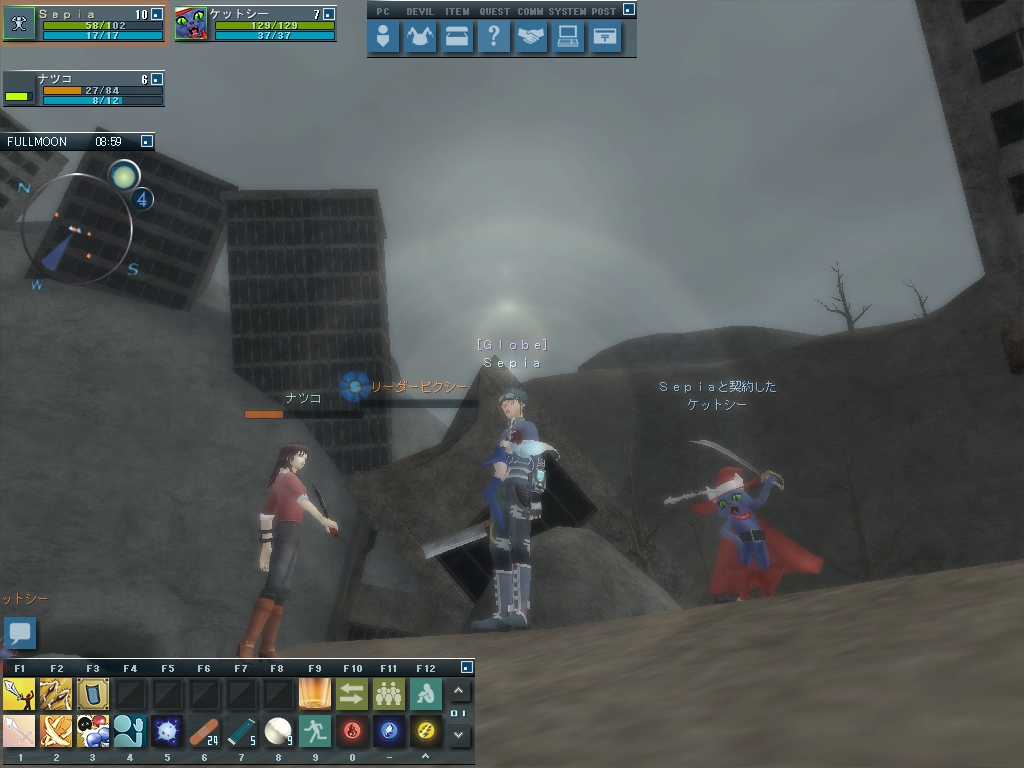
Task: Activate the red flame skill icon
Action: pos(352,731)
